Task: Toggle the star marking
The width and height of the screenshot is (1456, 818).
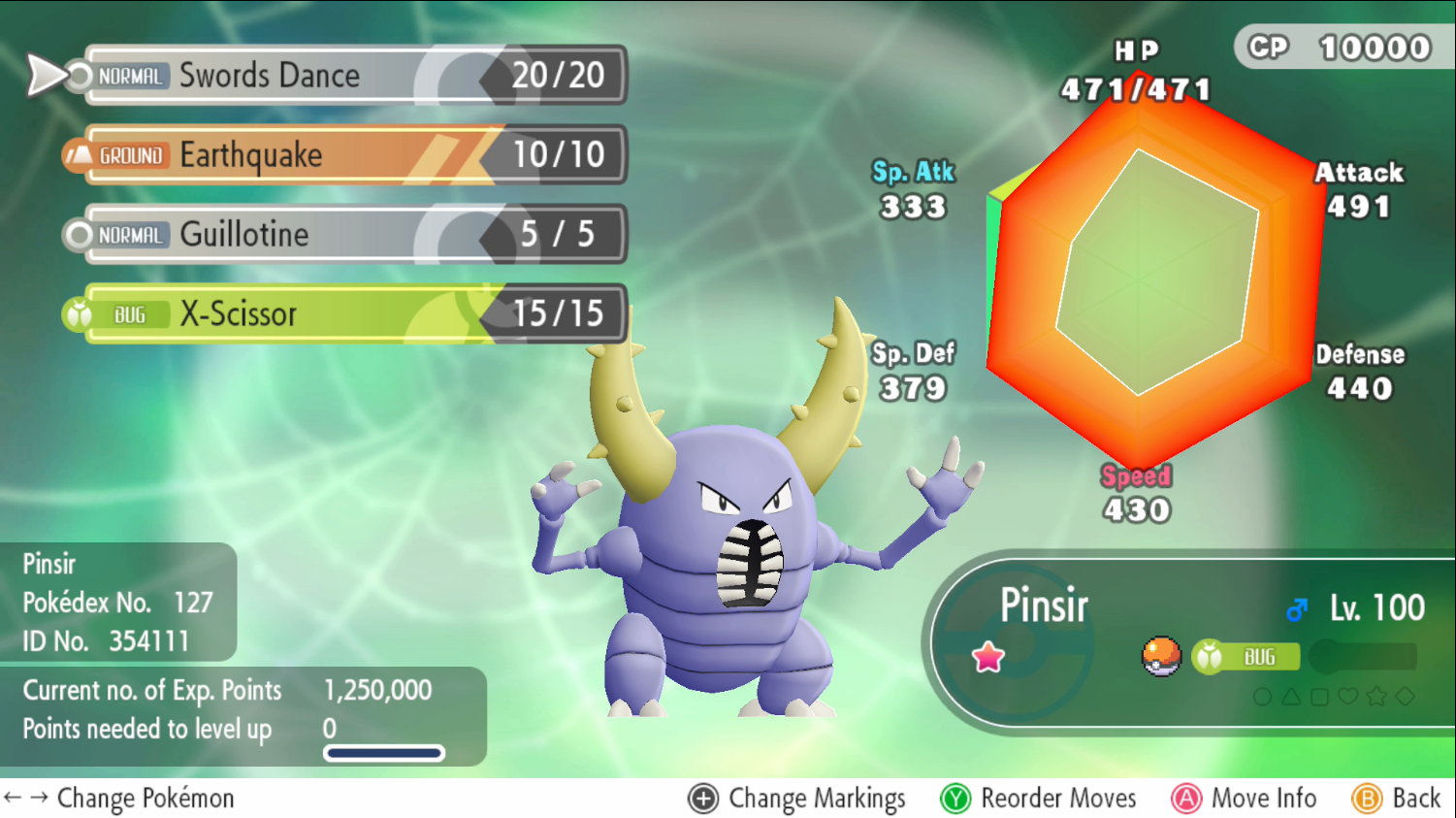Action: point(1376,696)
